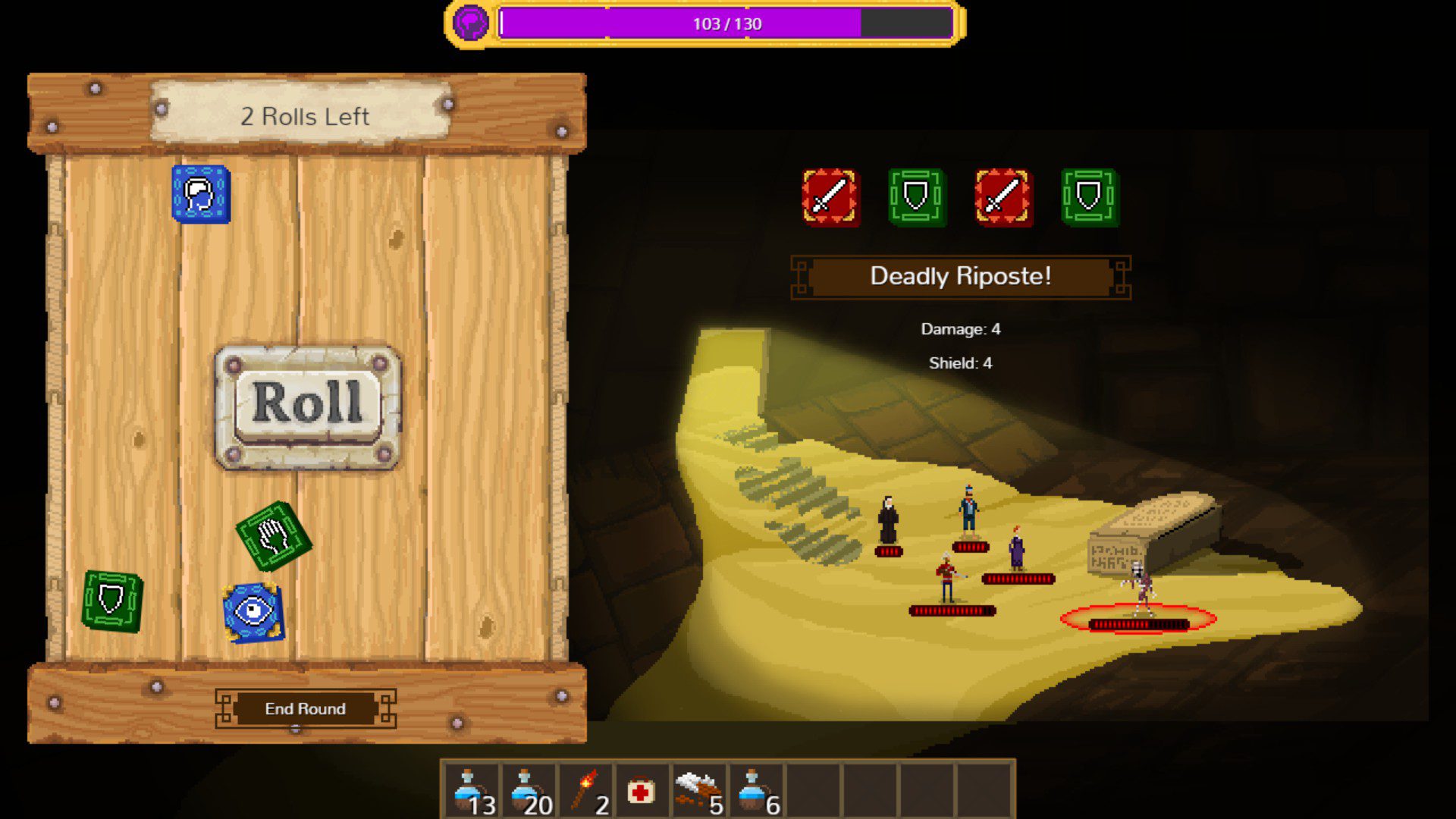Pick the green hand die
The image size is (1456, 819).
click(273, 536)
